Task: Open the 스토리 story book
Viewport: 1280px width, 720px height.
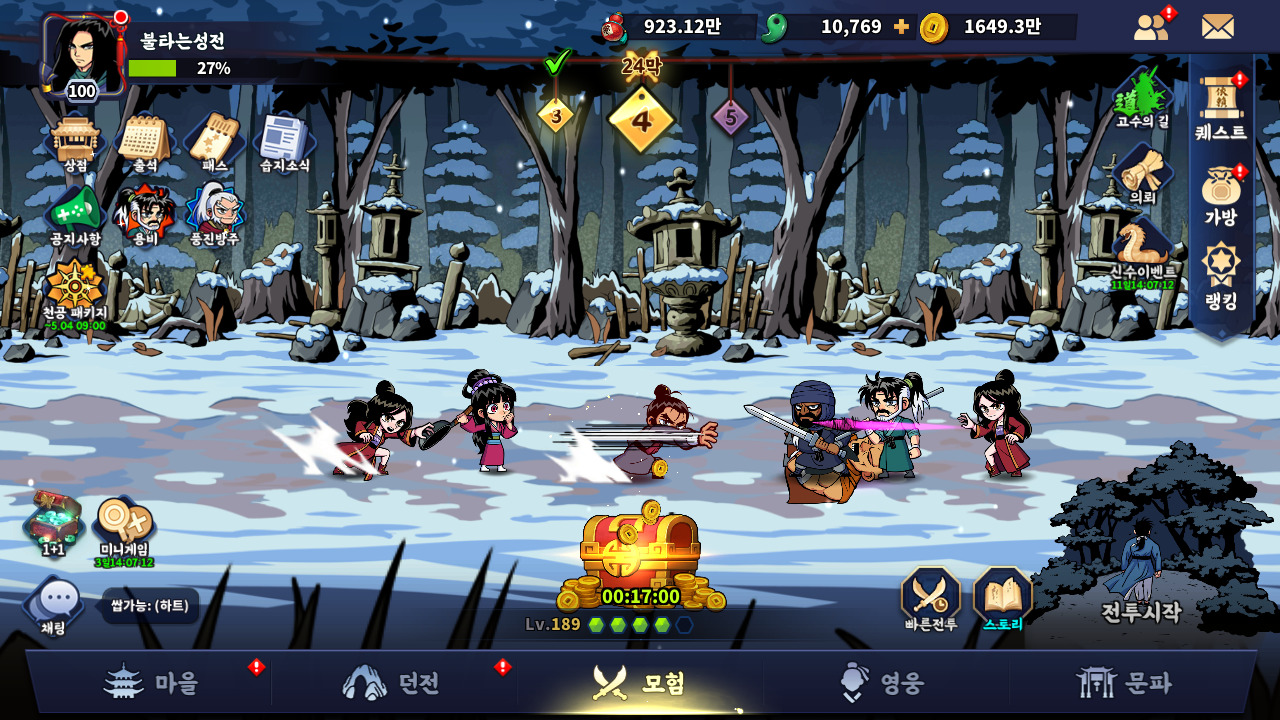Action: [x=1002, y=600]
